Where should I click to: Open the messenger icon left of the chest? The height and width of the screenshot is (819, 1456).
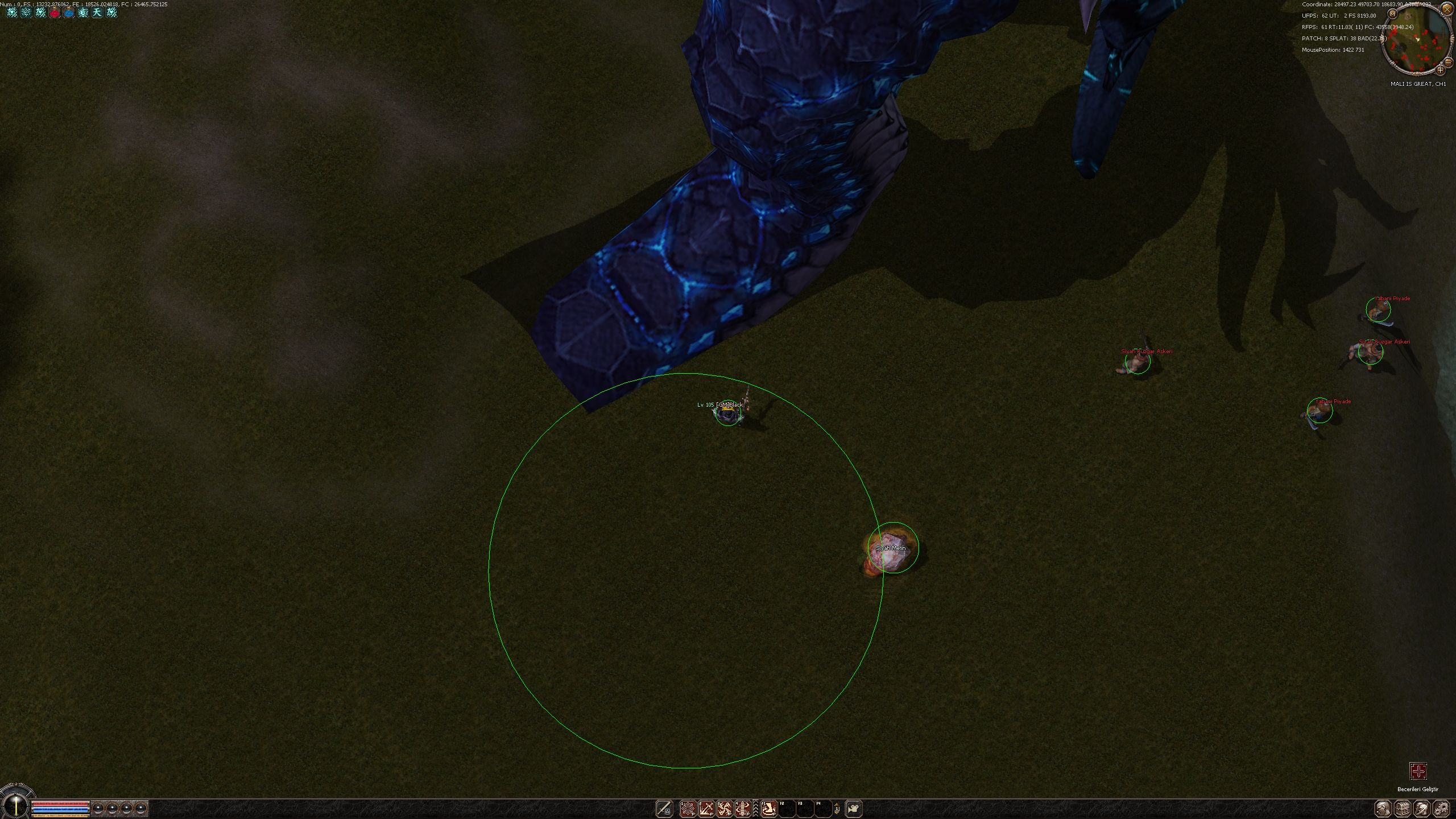tap(1383, 808)
